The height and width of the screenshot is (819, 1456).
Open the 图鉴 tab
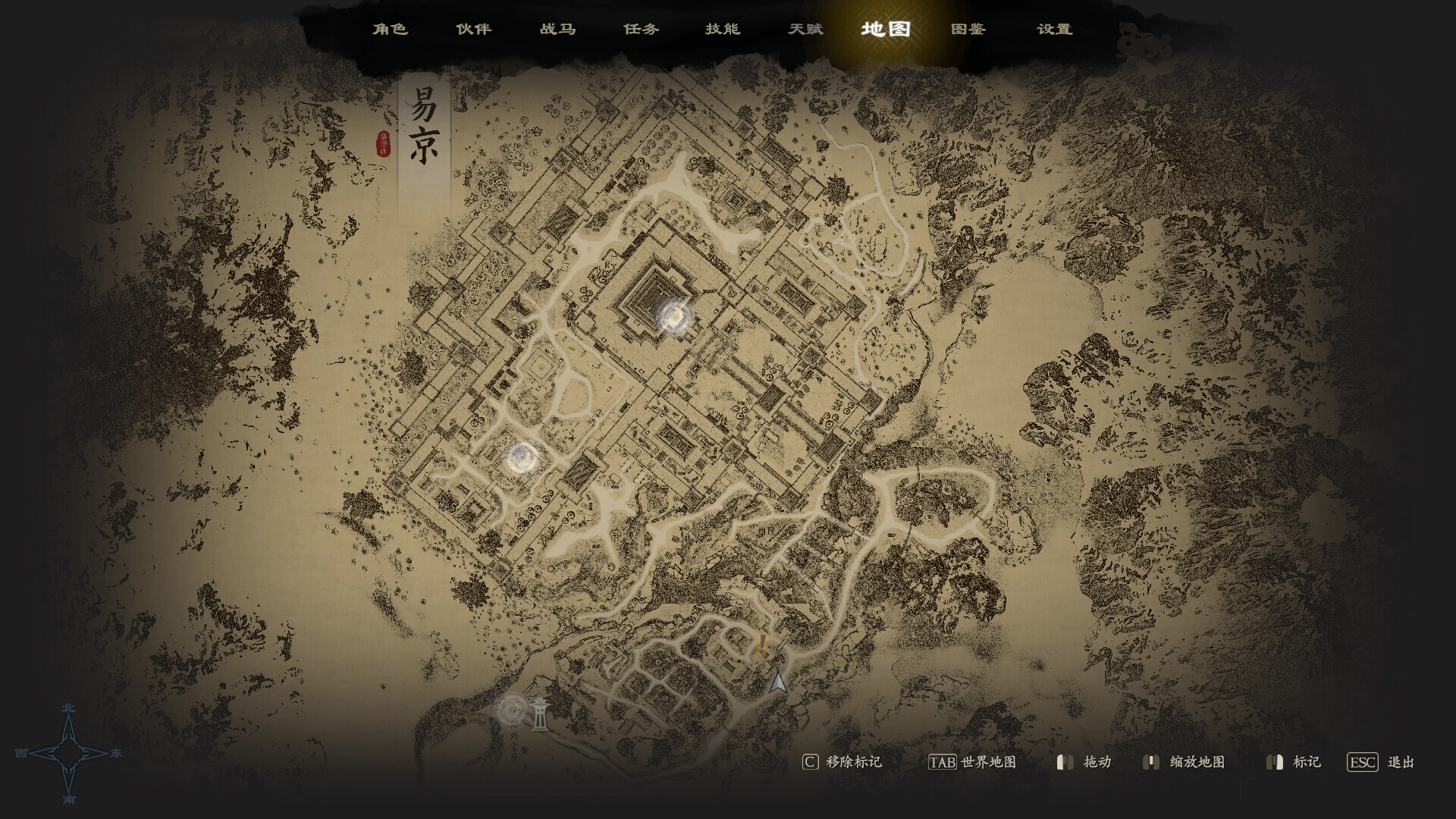(x=968, y=29)
